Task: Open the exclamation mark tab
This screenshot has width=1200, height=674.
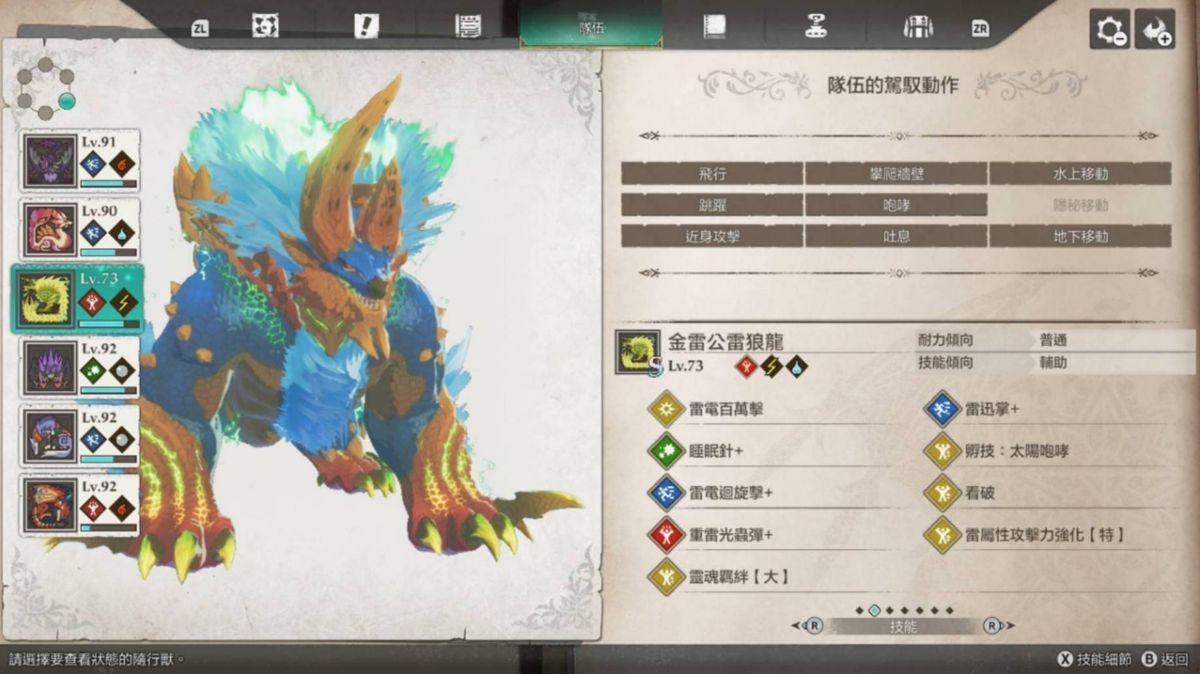Action: click(x=366, y=27)
